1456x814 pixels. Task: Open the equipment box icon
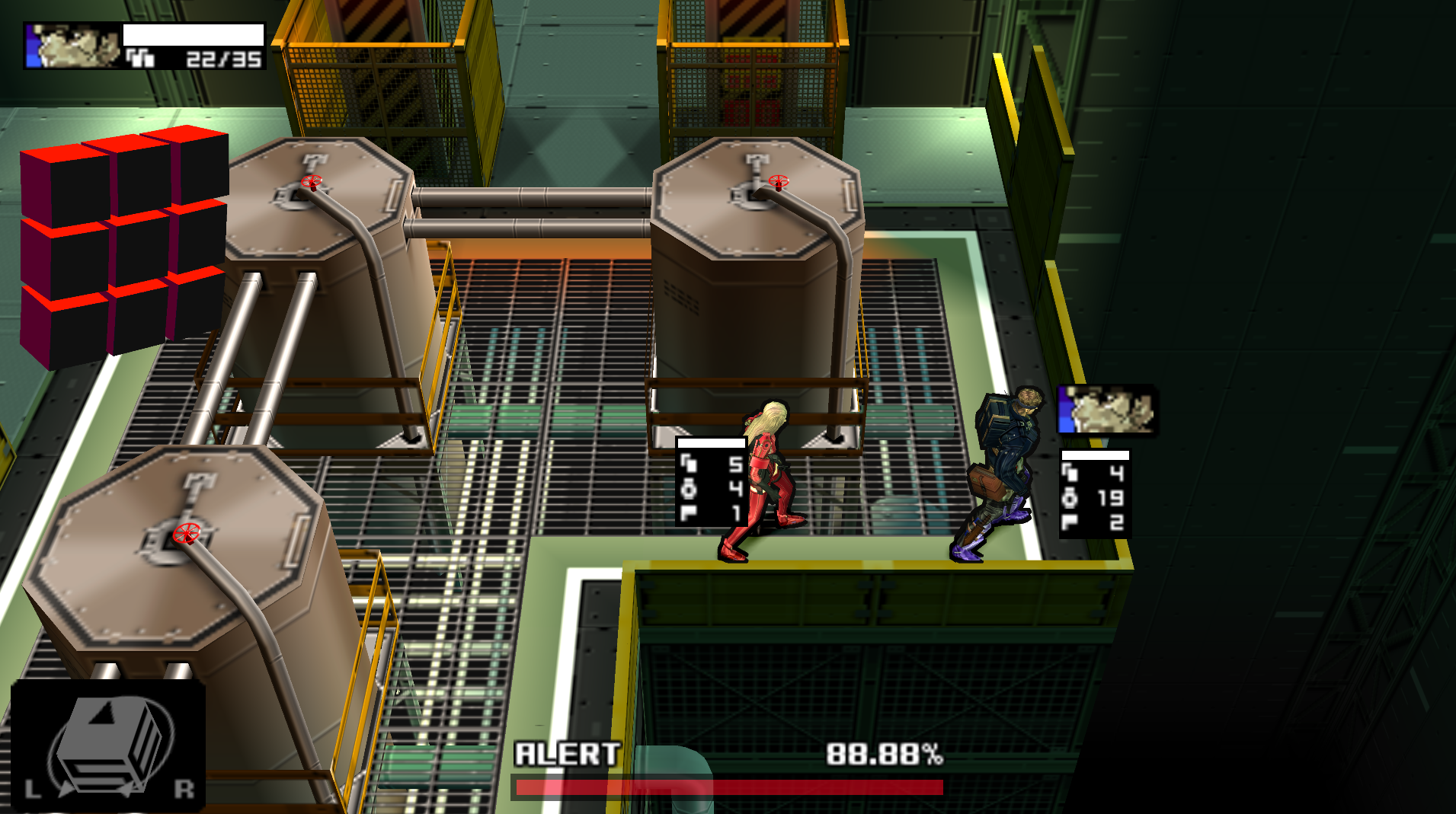tap(108, 745)
